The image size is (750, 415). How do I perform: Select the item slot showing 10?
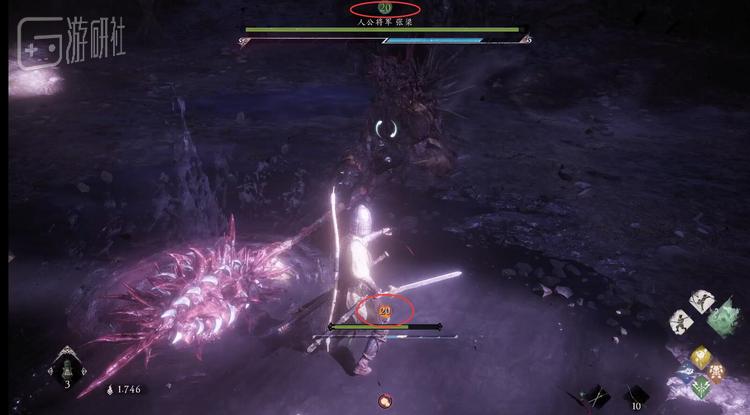[636, 395]
